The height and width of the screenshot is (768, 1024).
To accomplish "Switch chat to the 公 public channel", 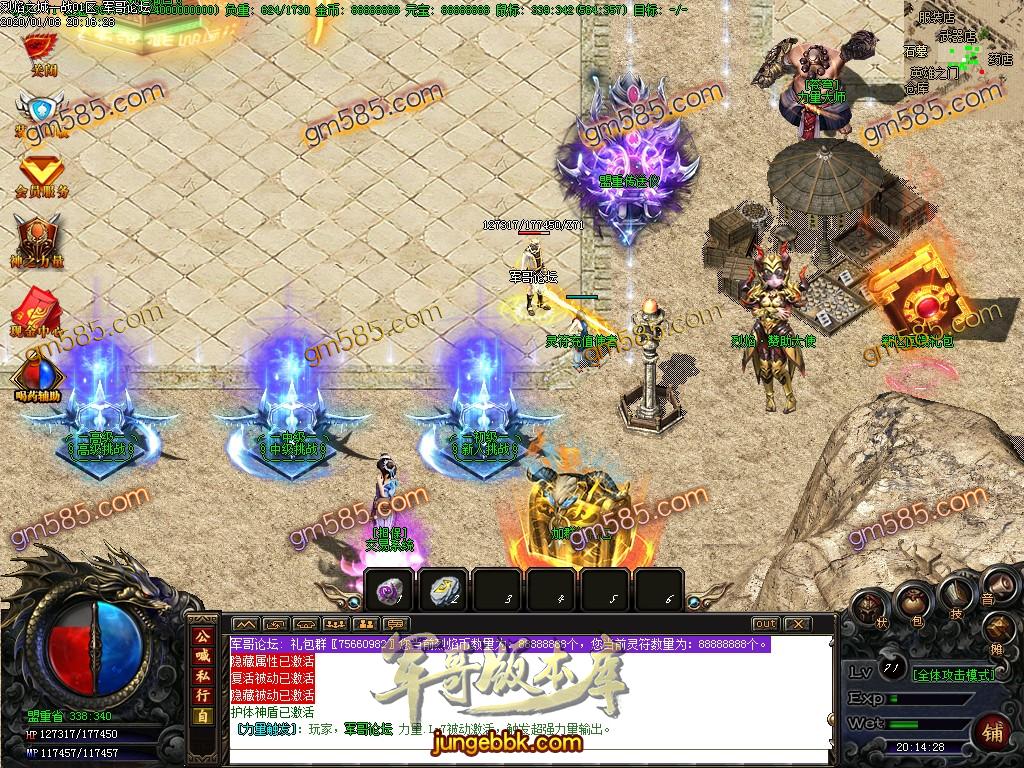I will [x=203, y=637].
